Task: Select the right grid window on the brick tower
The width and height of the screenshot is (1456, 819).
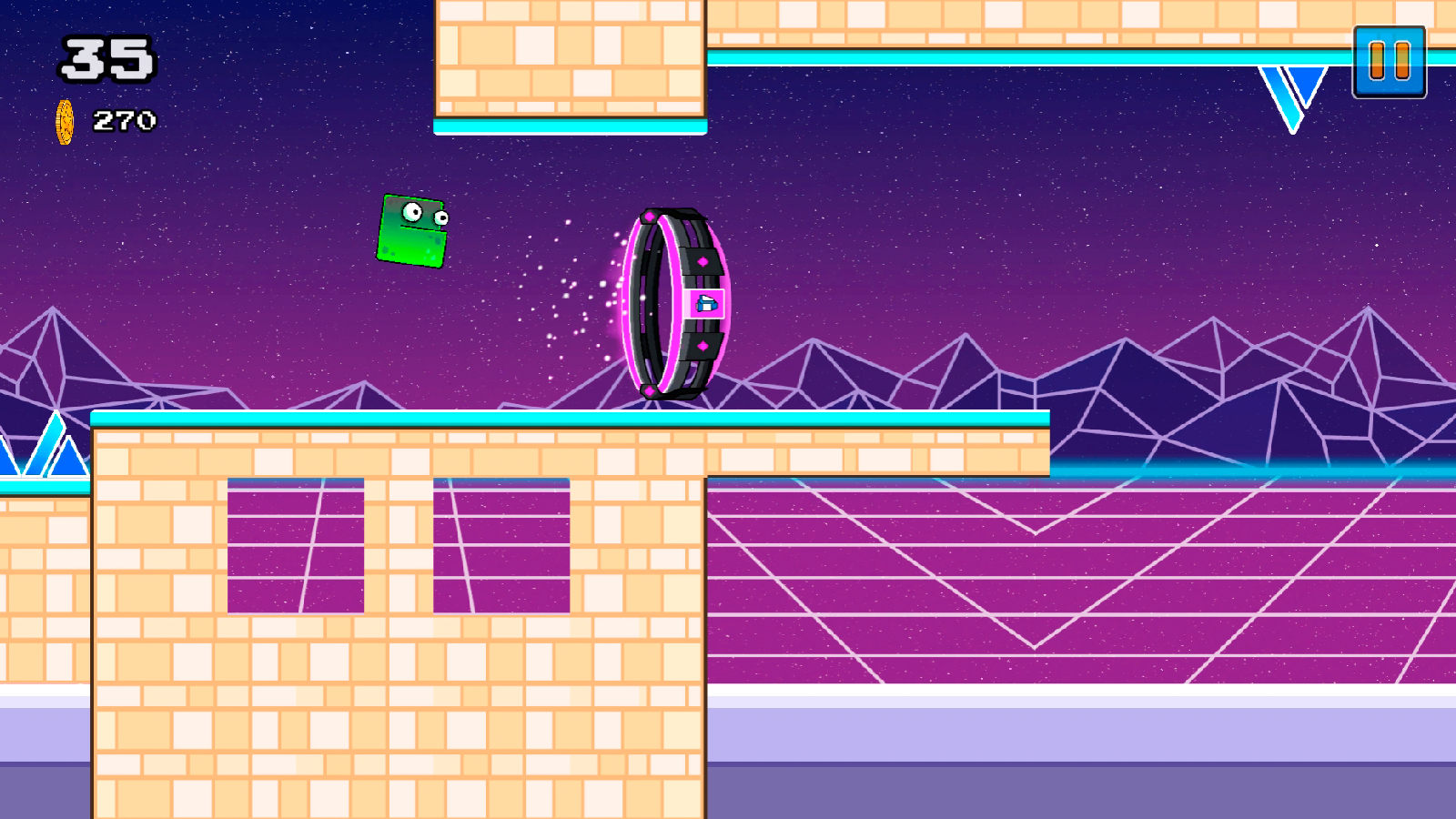Action: coord(500,546)
